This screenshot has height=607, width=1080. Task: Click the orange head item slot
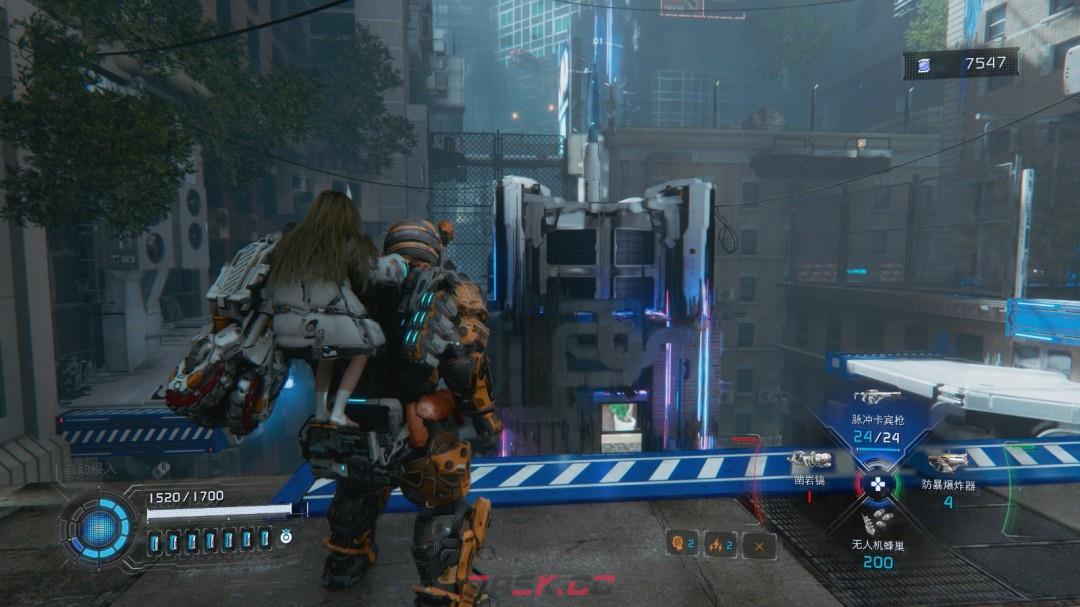pos(680,543)
